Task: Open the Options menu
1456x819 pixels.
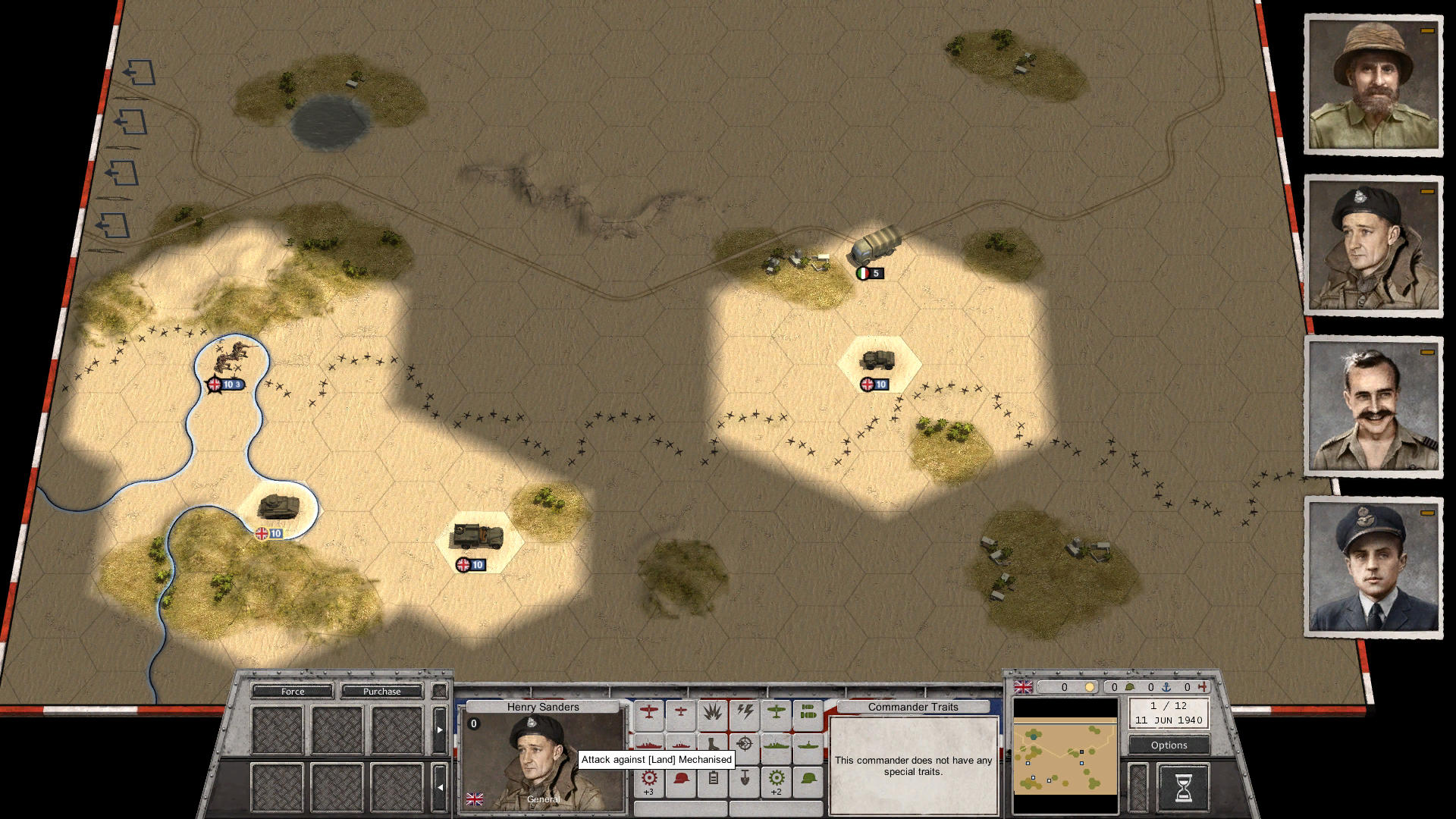Action: [x=1168, y=745]
